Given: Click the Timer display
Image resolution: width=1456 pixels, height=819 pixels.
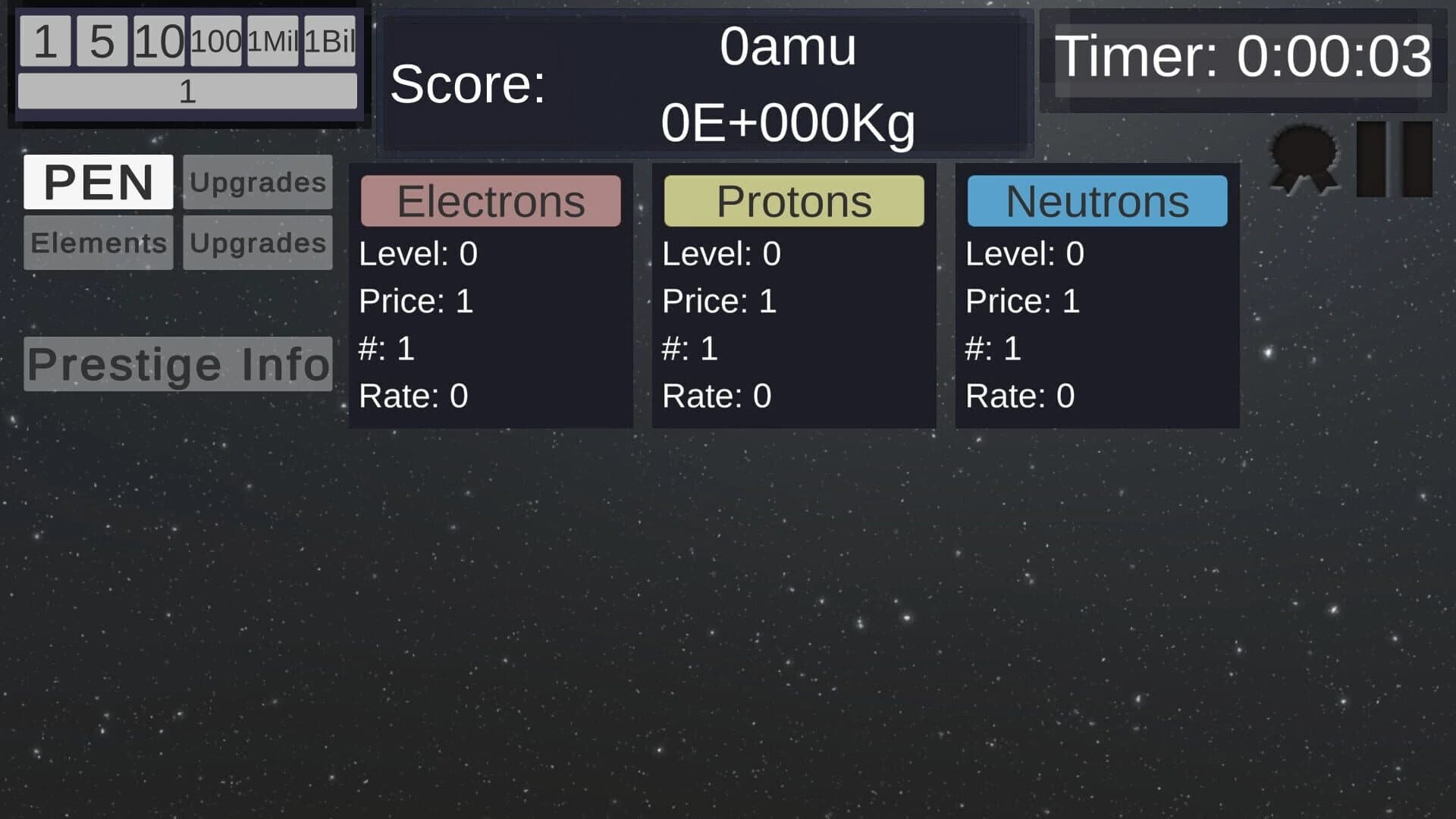Looking at the screenshot, I should click(1244, 59).
